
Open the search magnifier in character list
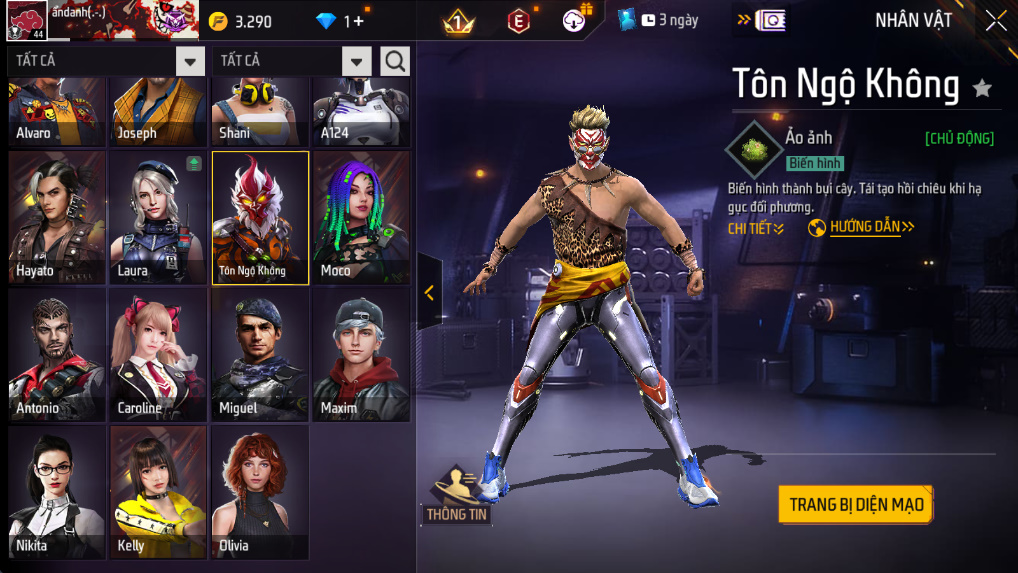[395, 61]
